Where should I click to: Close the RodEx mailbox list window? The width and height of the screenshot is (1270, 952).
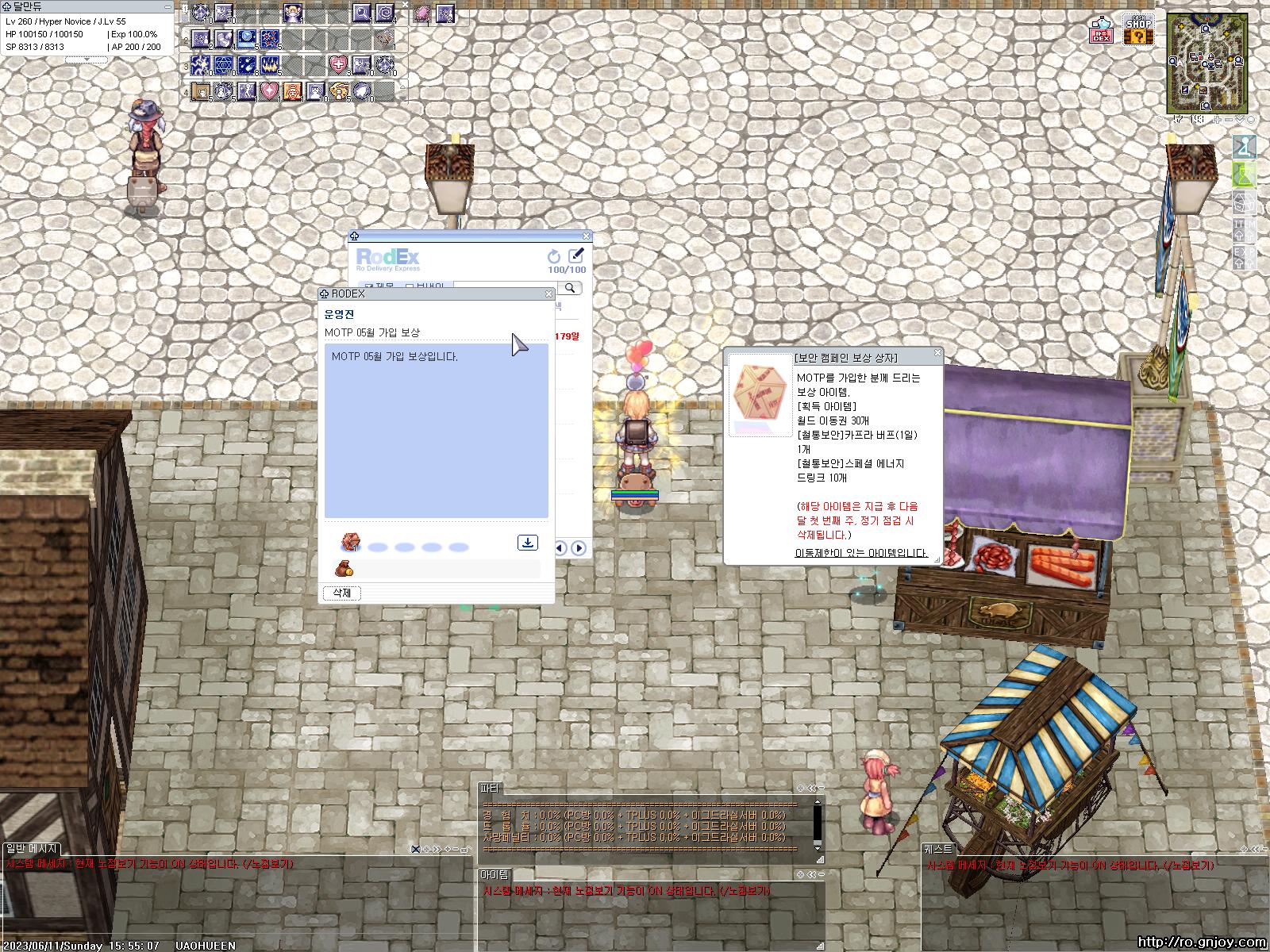(587, 236)
